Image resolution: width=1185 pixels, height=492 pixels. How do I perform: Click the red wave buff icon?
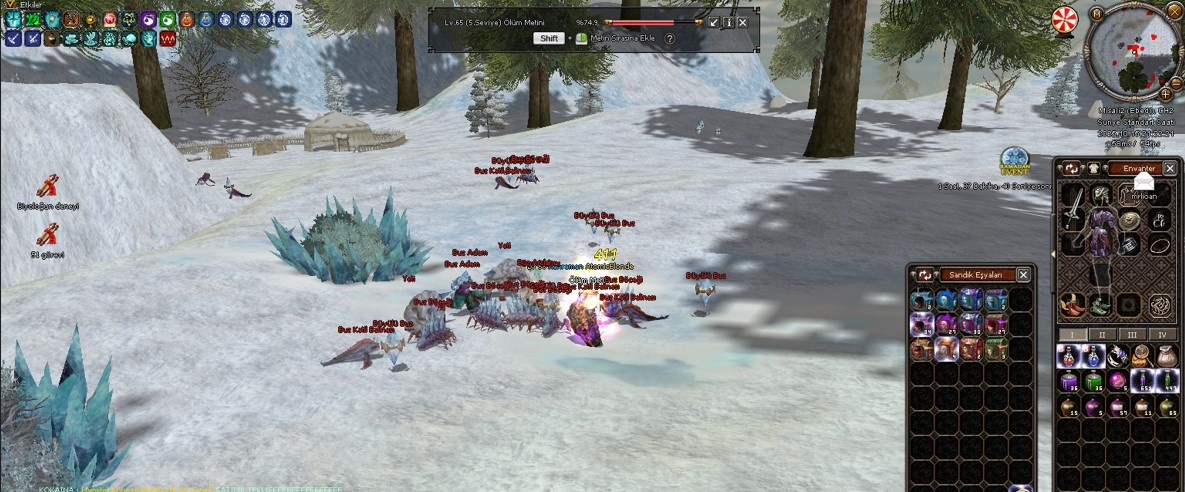(x=168, y=38)
